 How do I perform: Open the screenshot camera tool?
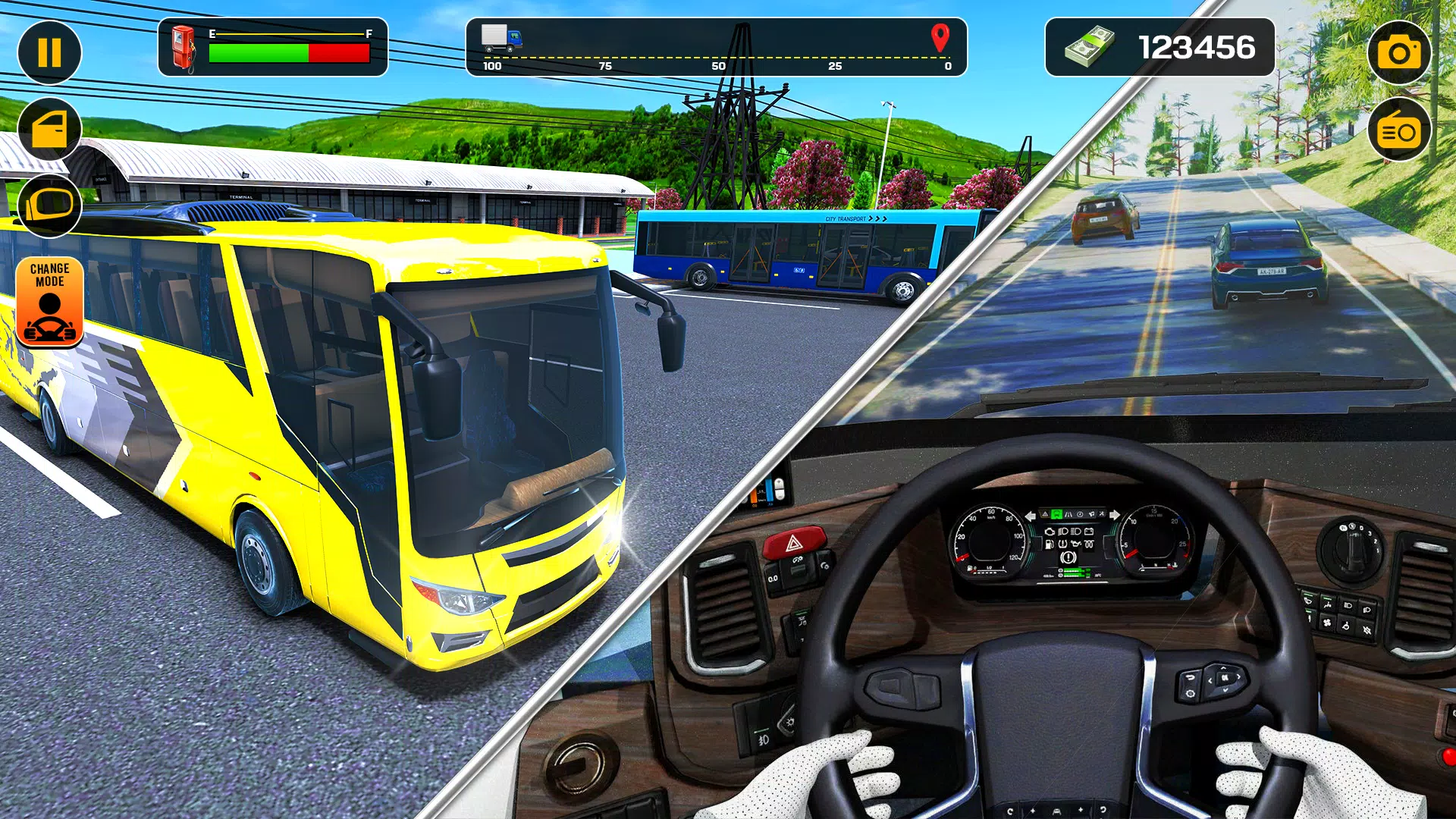click(1400, 50)
